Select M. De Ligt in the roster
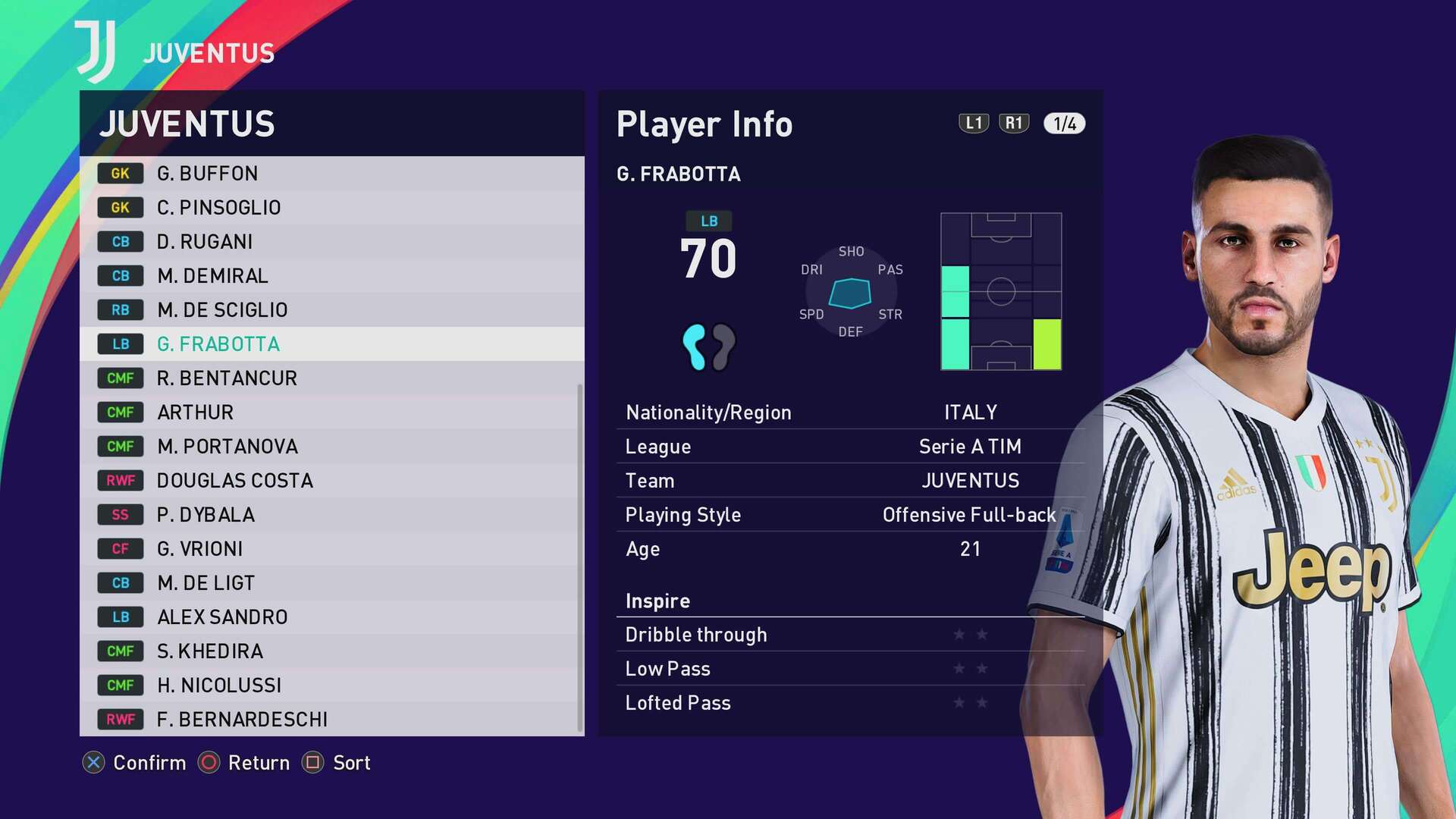This screenshot has width=1456, height=819. pyautogui.click(x=204, y=582)
